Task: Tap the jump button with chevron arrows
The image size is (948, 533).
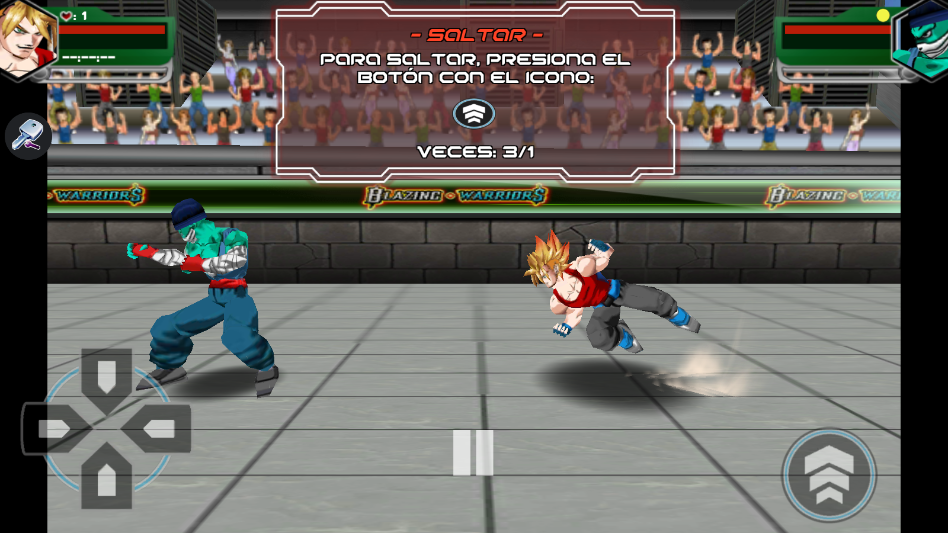Action: (829, 474)
